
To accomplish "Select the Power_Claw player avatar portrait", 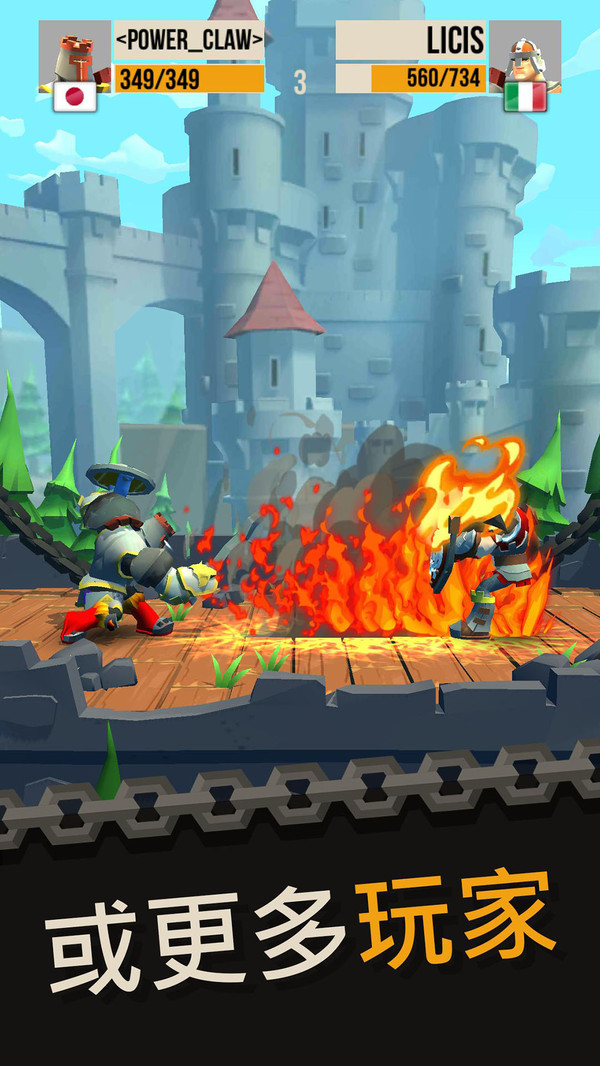I will (74, 53).
